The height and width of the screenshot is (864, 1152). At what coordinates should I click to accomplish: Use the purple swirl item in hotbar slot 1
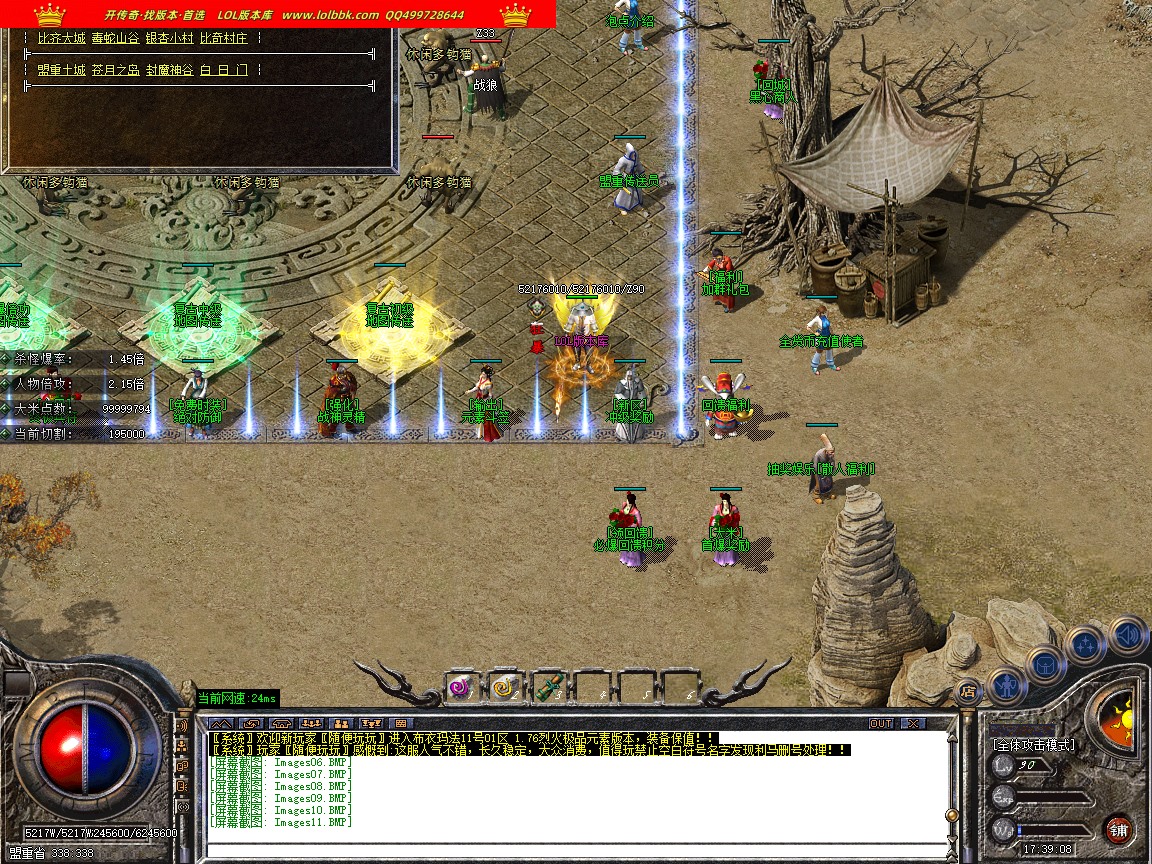coord(460,687)
